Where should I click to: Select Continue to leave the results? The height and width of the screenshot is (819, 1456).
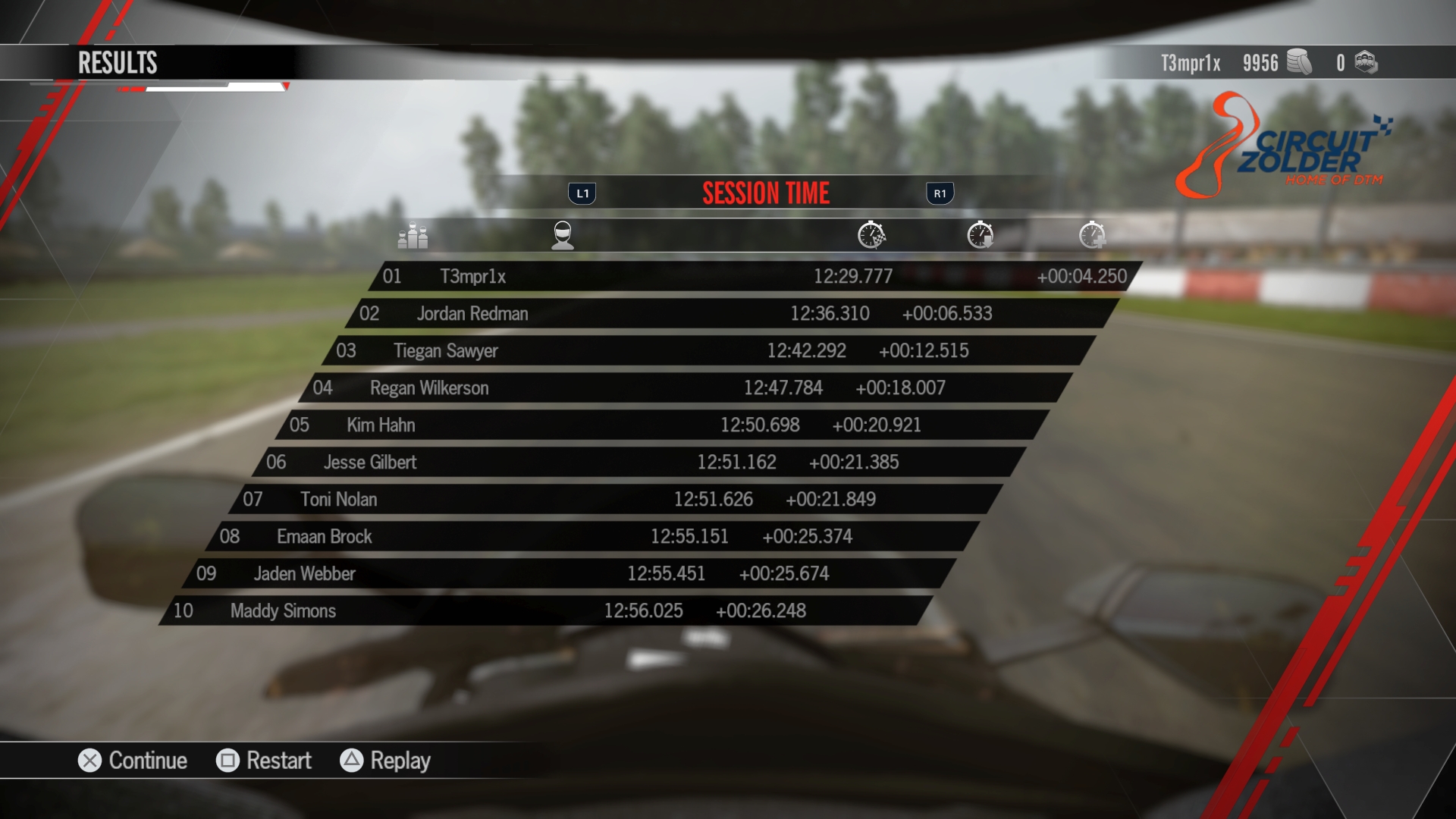pos(148,761)
